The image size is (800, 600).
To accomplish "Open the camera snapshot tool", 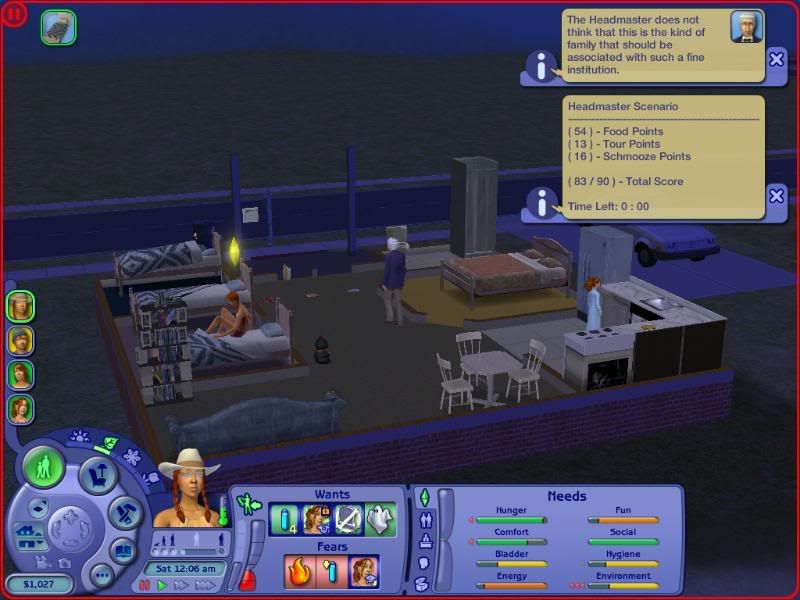I will tap(64, 563).
